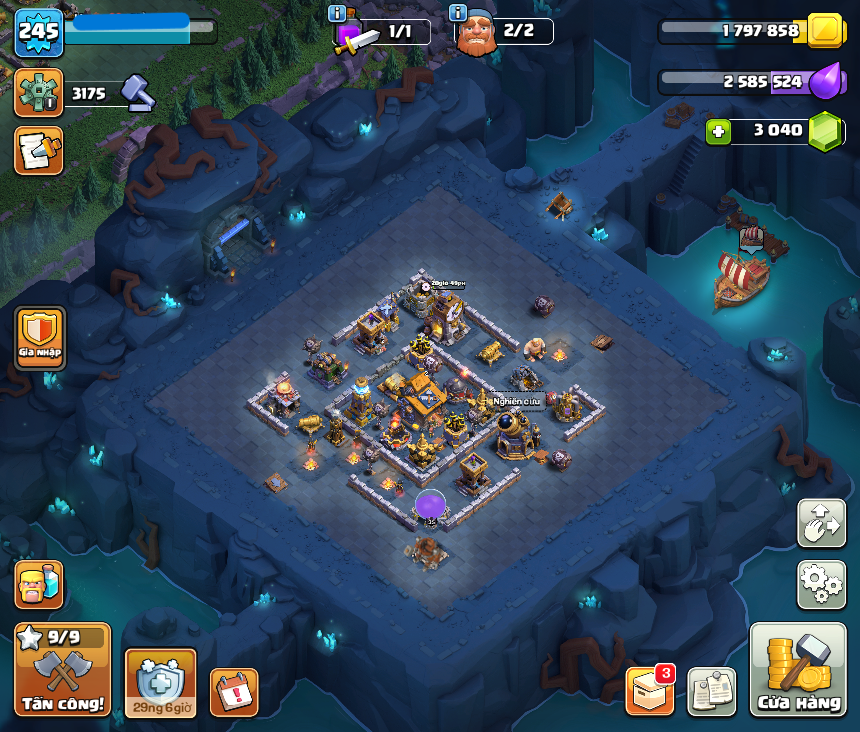Screen dimensions: 860x732
Task: Tap the layout editor hand-arrows button
Action: pos(821,523)
